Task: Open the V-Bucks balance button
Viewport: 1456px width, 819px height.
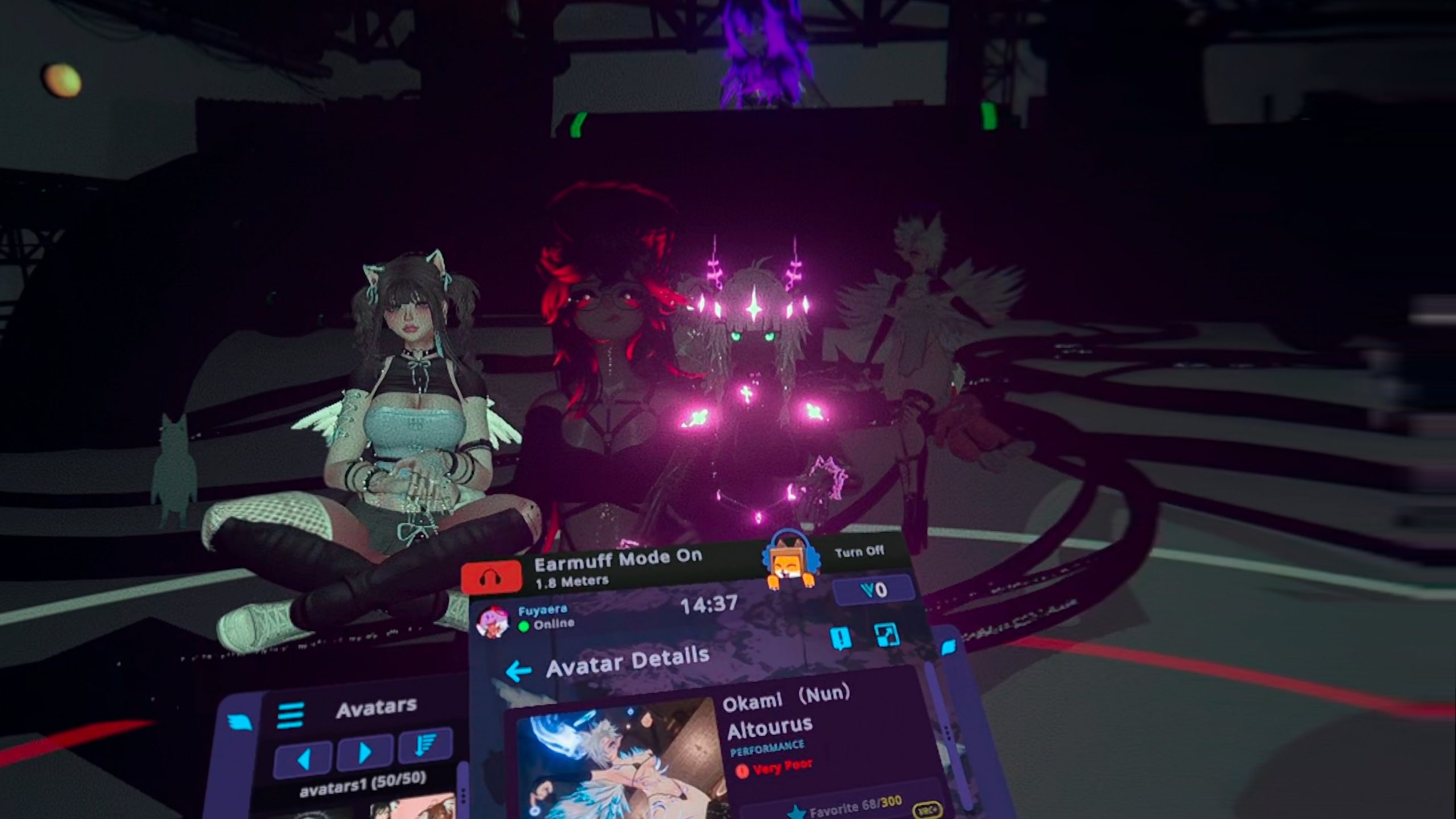Action: (874, 590)
